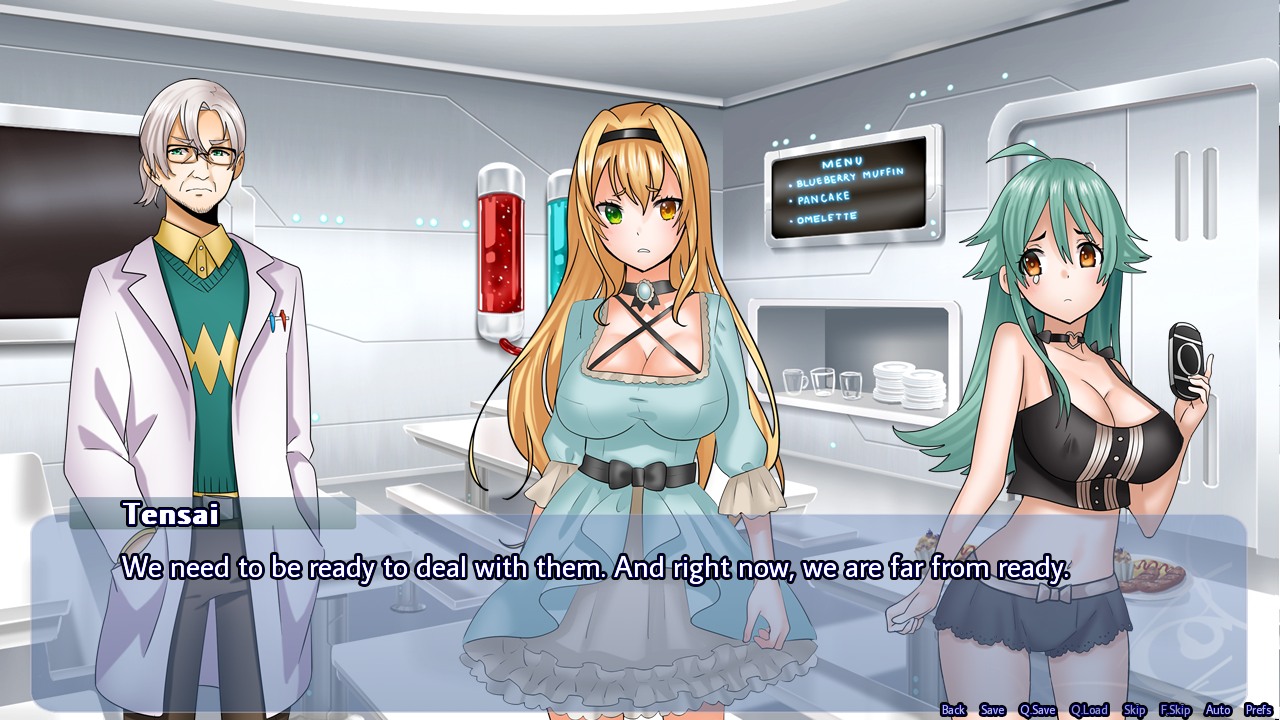Toggle Auto read mode
This screenshot has width=1280, height=720.
[x=1217, y=708]
